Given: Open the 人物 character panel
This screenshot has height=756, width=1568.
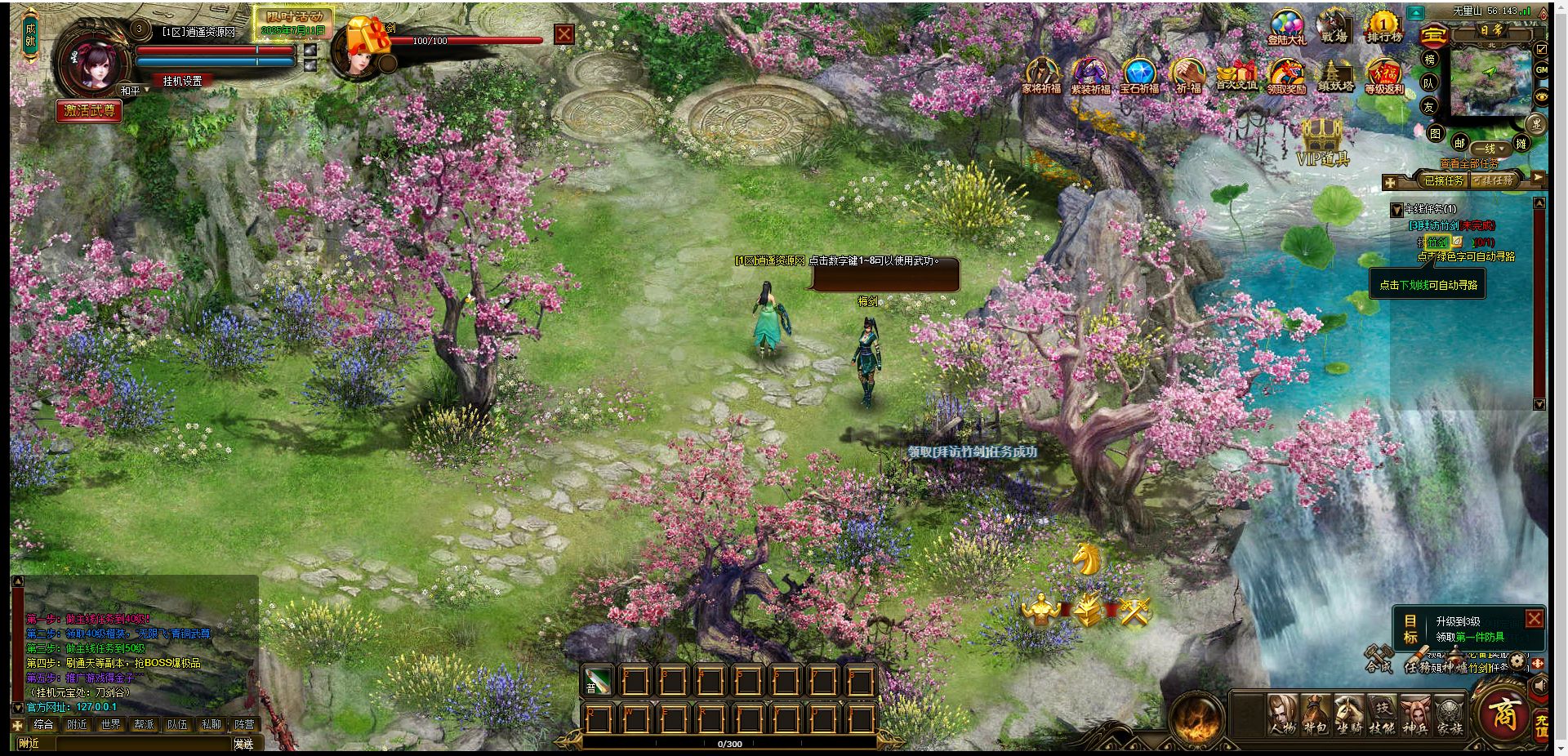Looking at the screenshot, I should click(x=1282, y=714).
